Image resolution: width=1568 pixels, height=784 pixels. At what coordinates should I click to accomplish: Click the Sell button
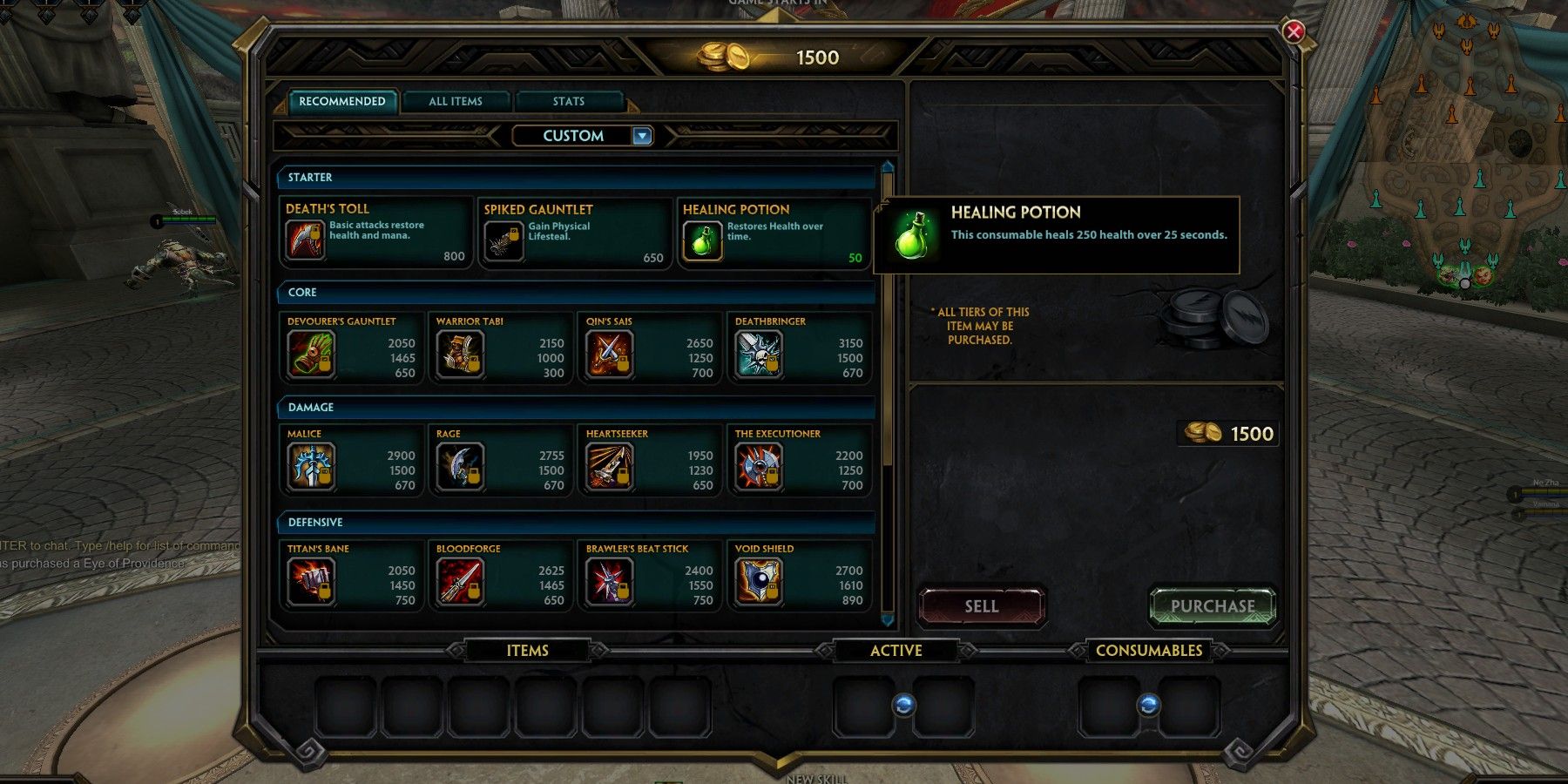pyautogui.click(x=981, y=606)
